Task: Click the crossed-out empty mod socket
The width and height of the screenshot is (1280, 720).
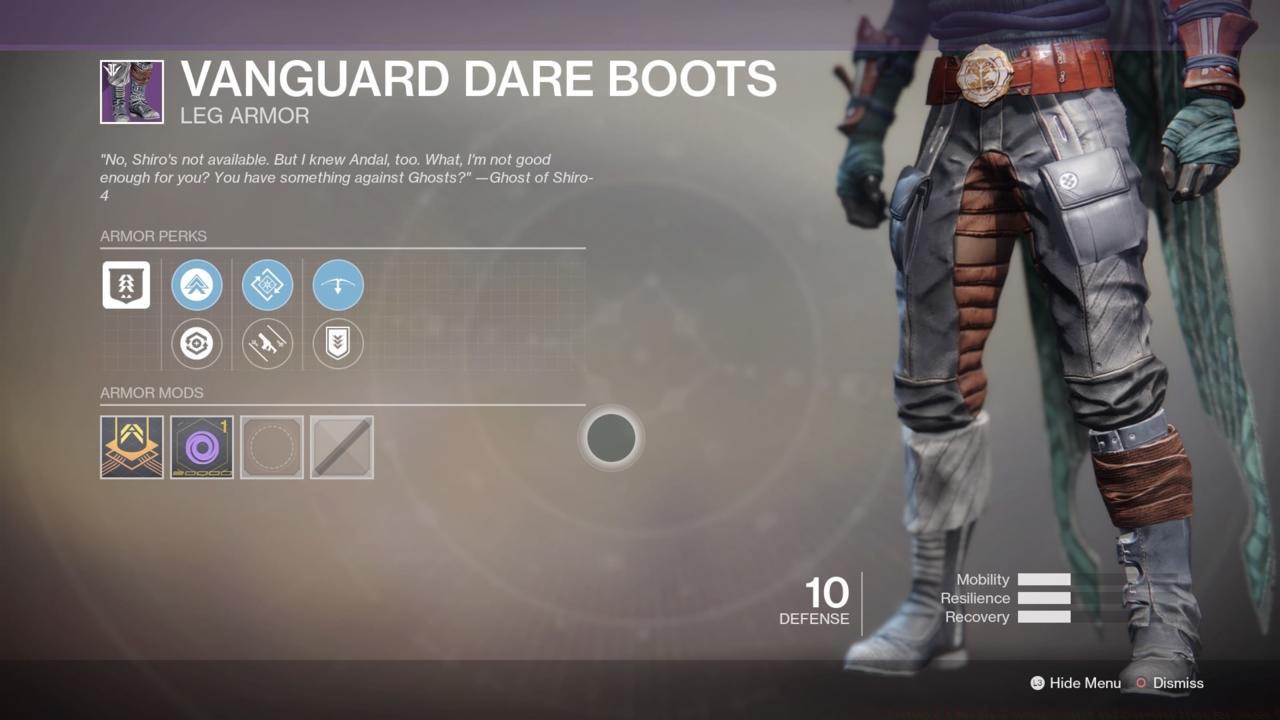Action: pyautogui.click(x=341, y=447)
